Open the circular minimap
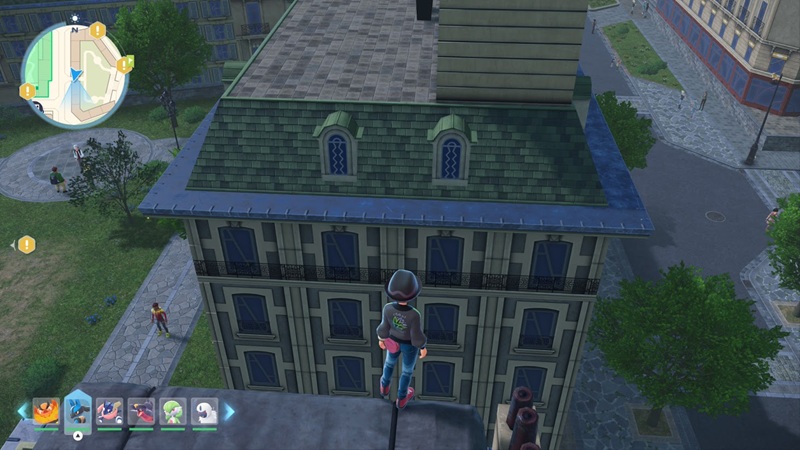The height and width of the screenshot is (450, 800). (x=75, y=76)
